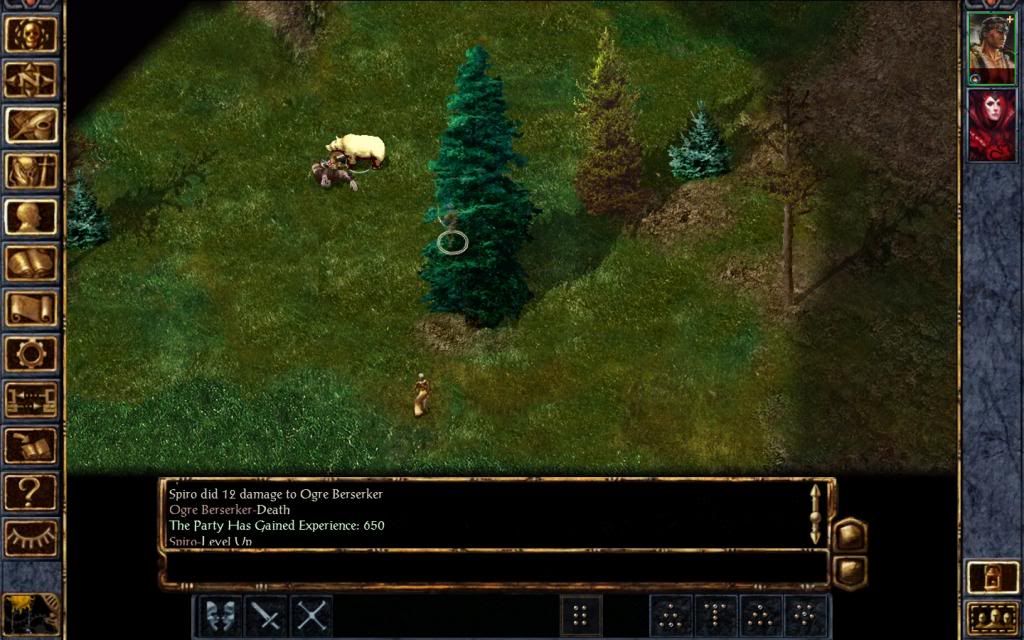This screenshot has width=1024, height=640.
Task: Select the male warrior party portrait
Action: coord(991,47)
